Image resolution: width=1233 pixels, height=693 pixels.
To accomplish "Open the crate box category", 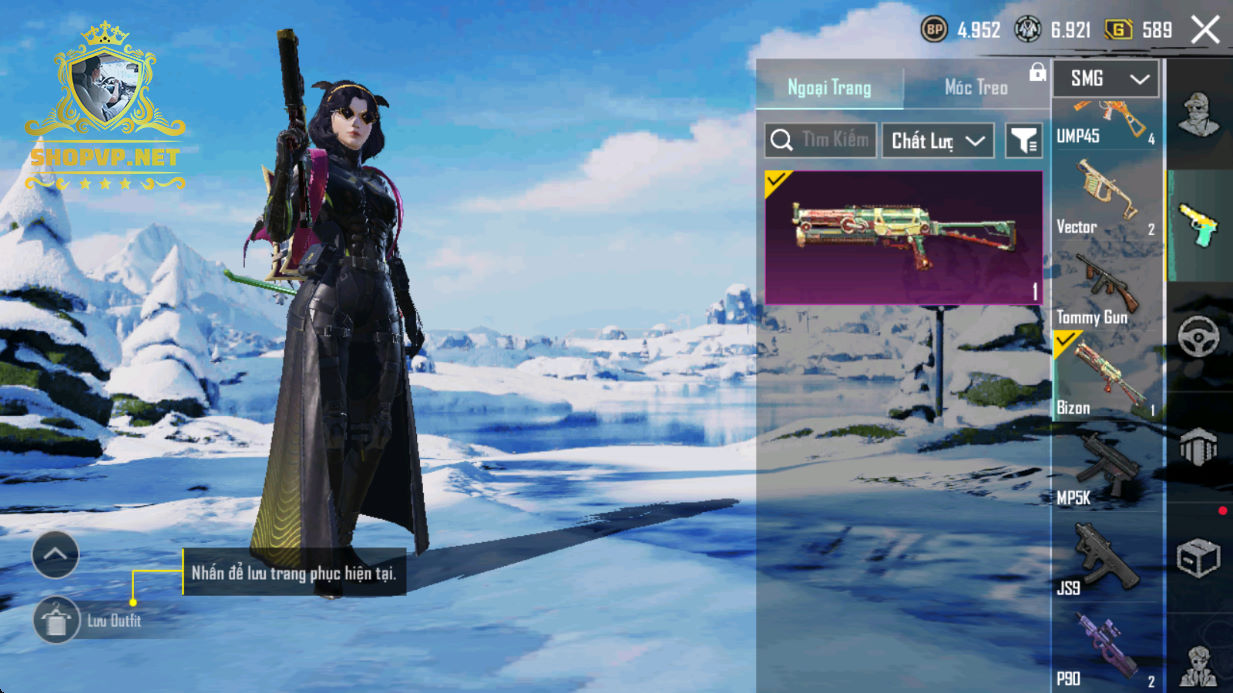I will [x=1198, y=558].
